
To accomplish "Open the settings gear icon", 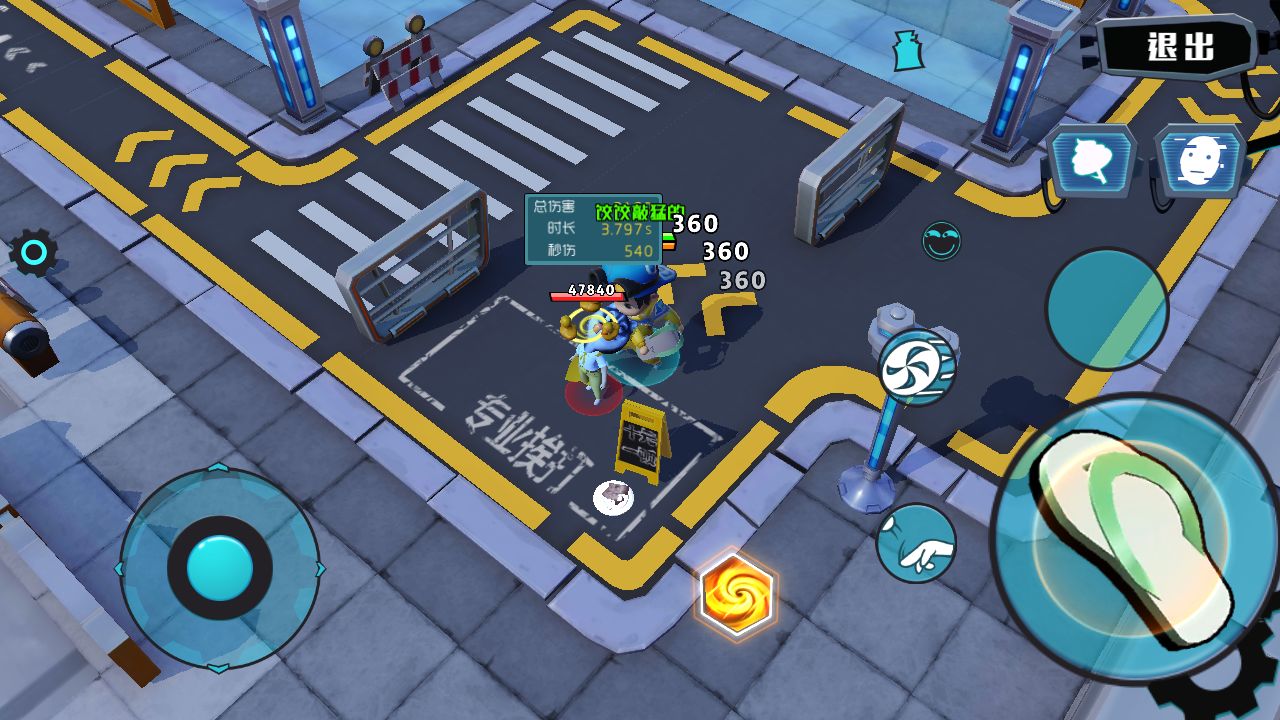I will 33,254.
